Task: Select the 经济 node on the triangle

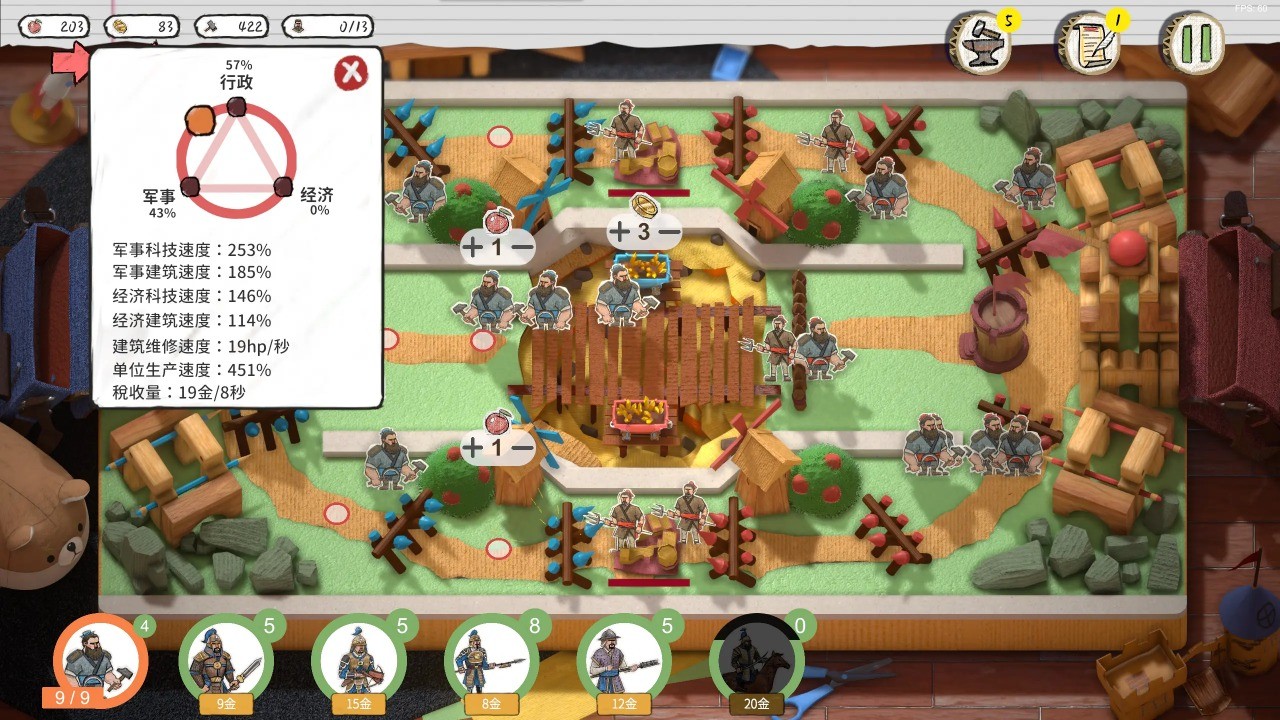Action: 283,186
